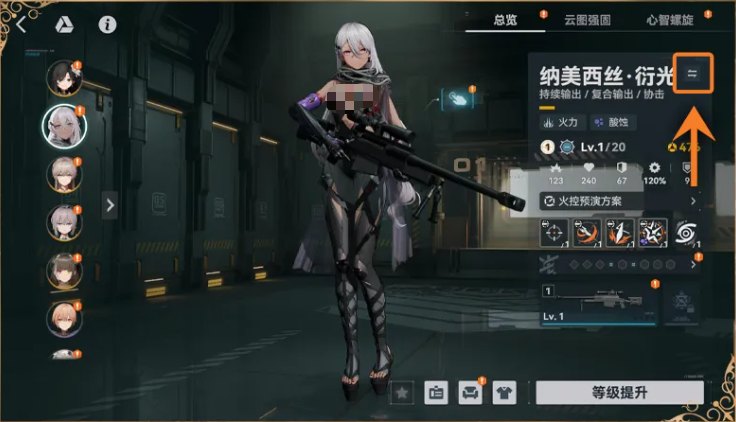This screenshot has height=422, width=736.
Task: Expand the character list with the side arrow
Action: tap(110, 204)
